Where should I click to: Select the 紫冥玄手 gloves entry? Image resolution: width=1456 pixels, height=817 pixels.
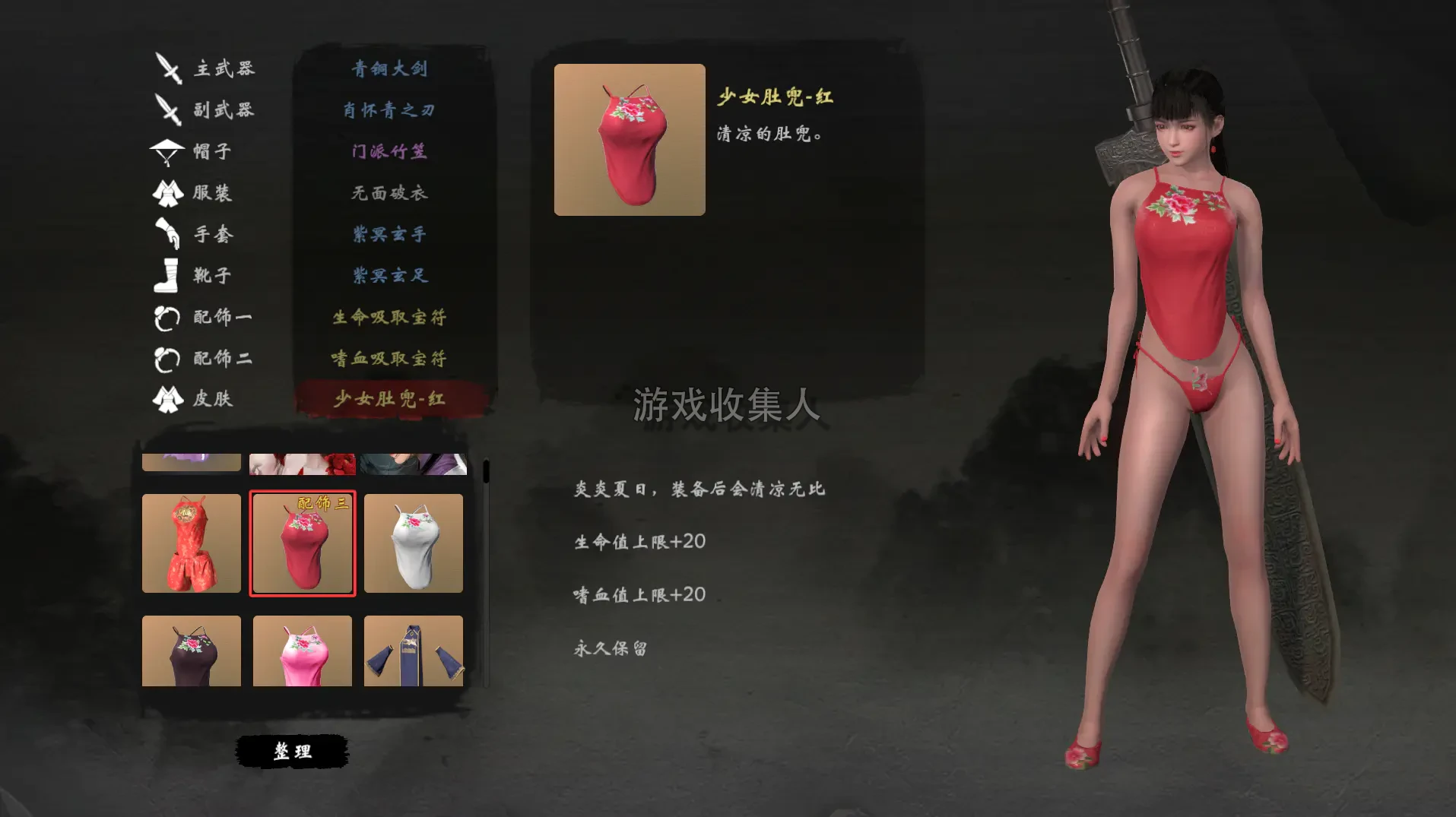pos(389,234)
